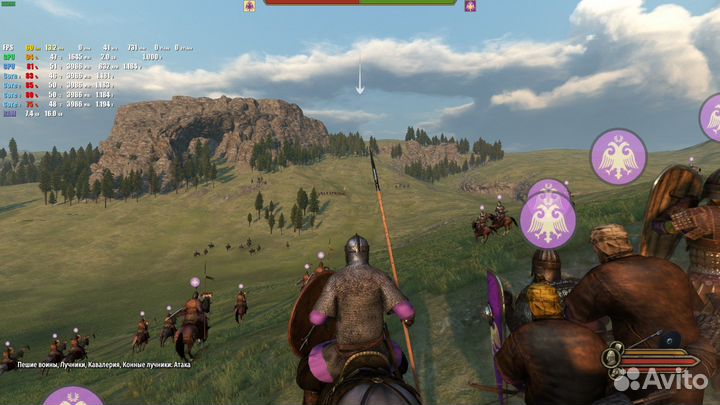This screenshot has width=720, height=405.
Task: Click the purple faction banner atop the screen
Action: pyautogui.click(x=470, y=5)
